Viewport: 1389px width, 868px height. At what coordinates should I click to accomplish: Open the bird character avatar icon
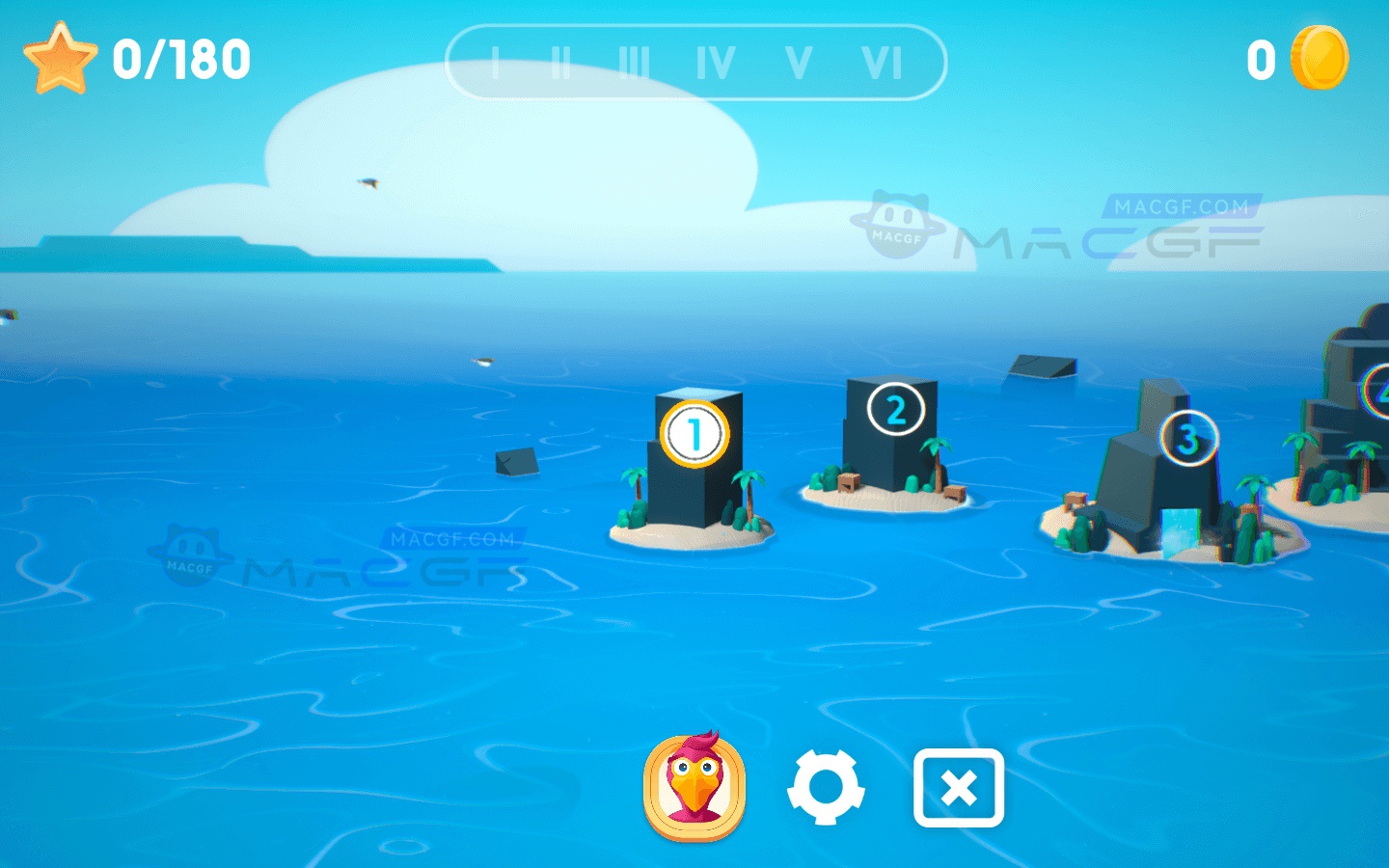(696, 786)
